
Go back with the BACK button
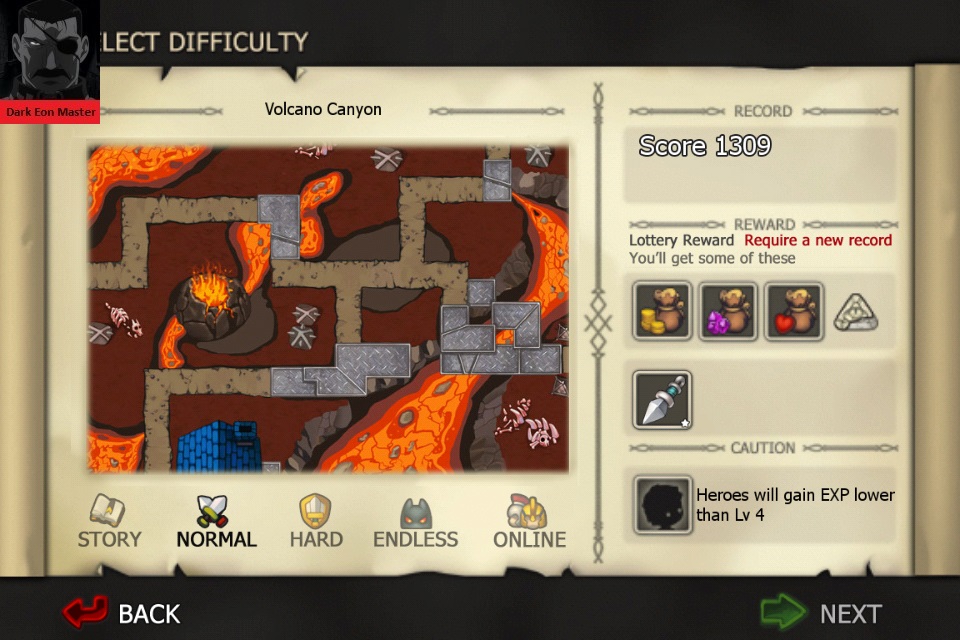click(122, 612)
